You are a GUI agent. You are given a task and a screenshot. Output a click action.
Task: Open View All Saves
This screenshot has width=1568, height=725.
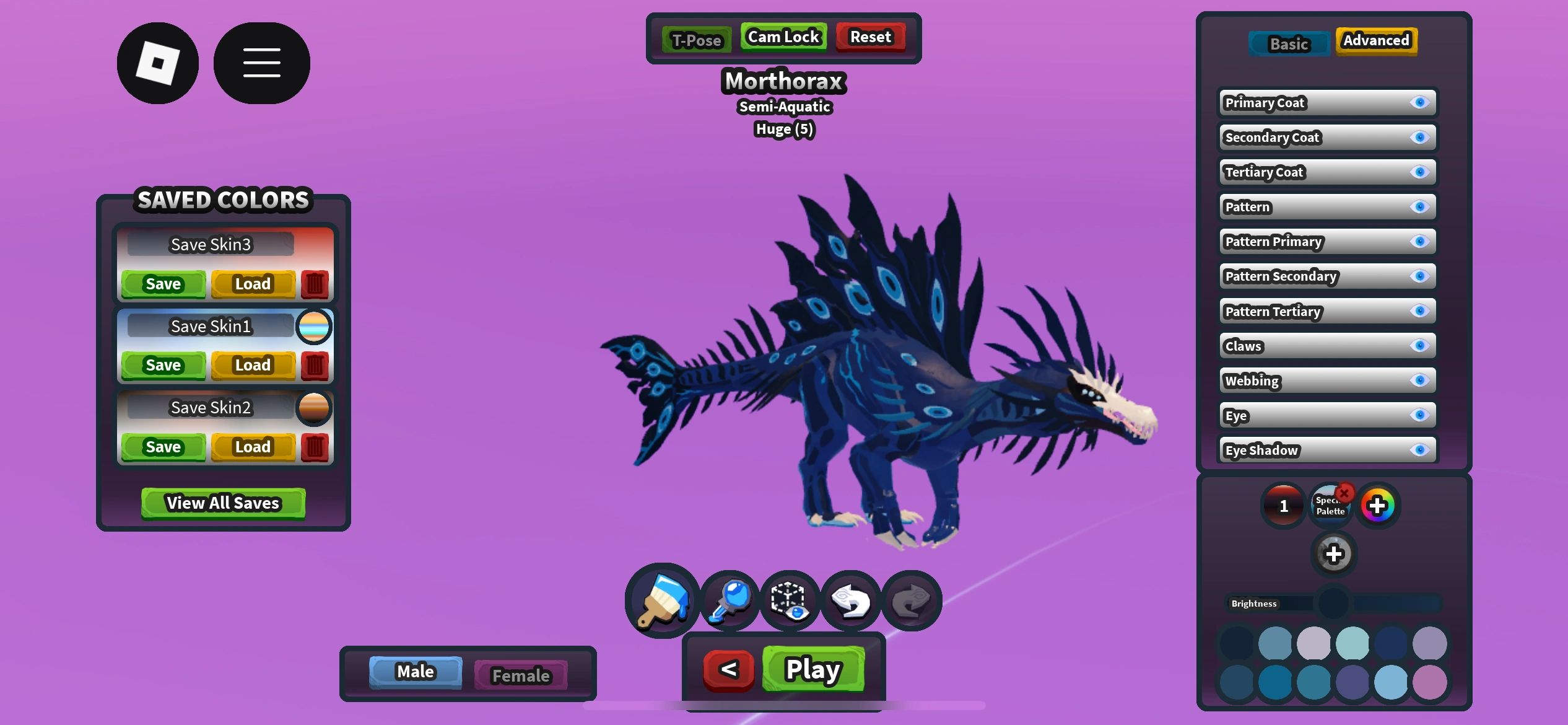(x=223, y=503)
